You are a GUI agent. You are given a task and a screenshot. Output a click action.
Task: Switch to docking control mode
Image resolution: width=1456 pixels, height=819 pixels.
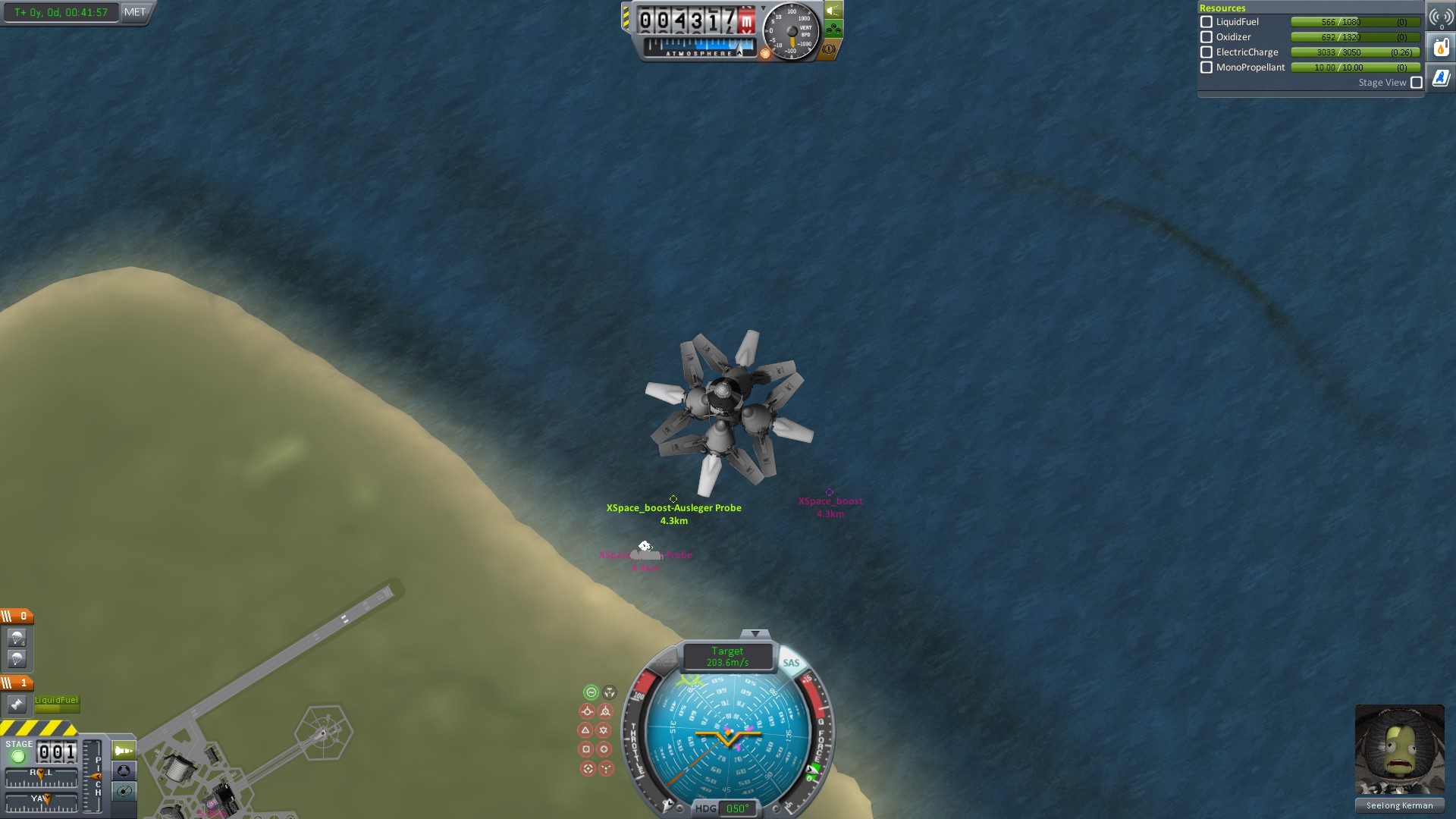(x=124, y=771)
